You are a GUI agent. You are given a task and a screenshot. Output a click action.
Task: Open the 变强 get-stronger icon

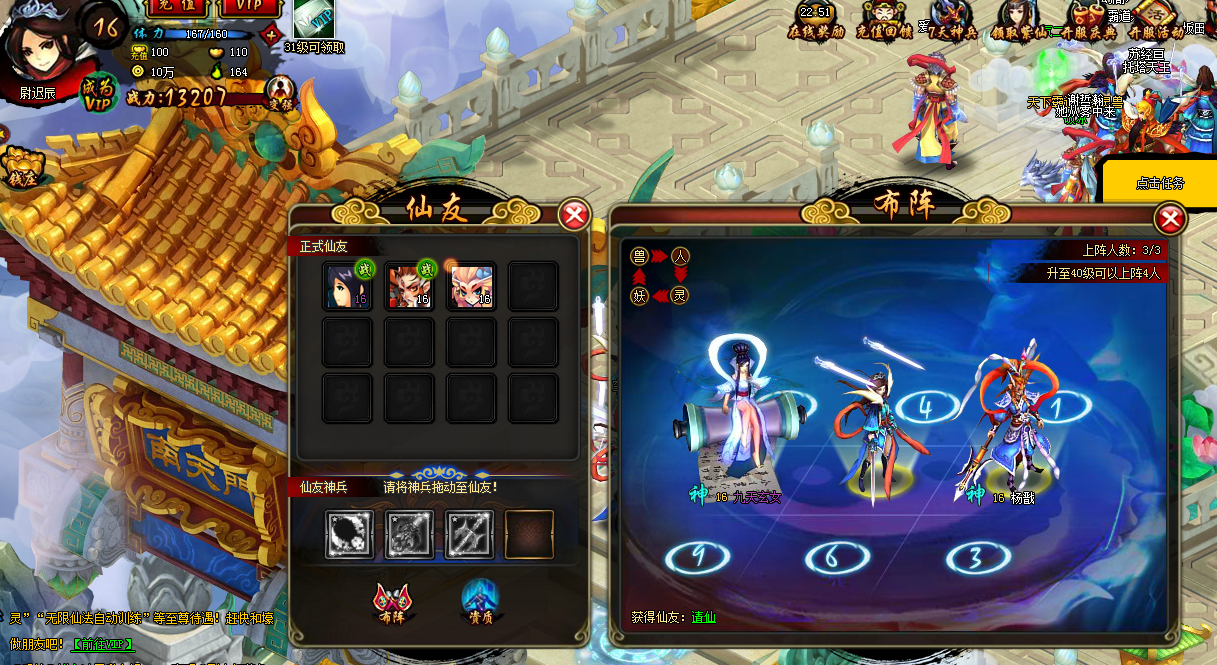[281, 95]
